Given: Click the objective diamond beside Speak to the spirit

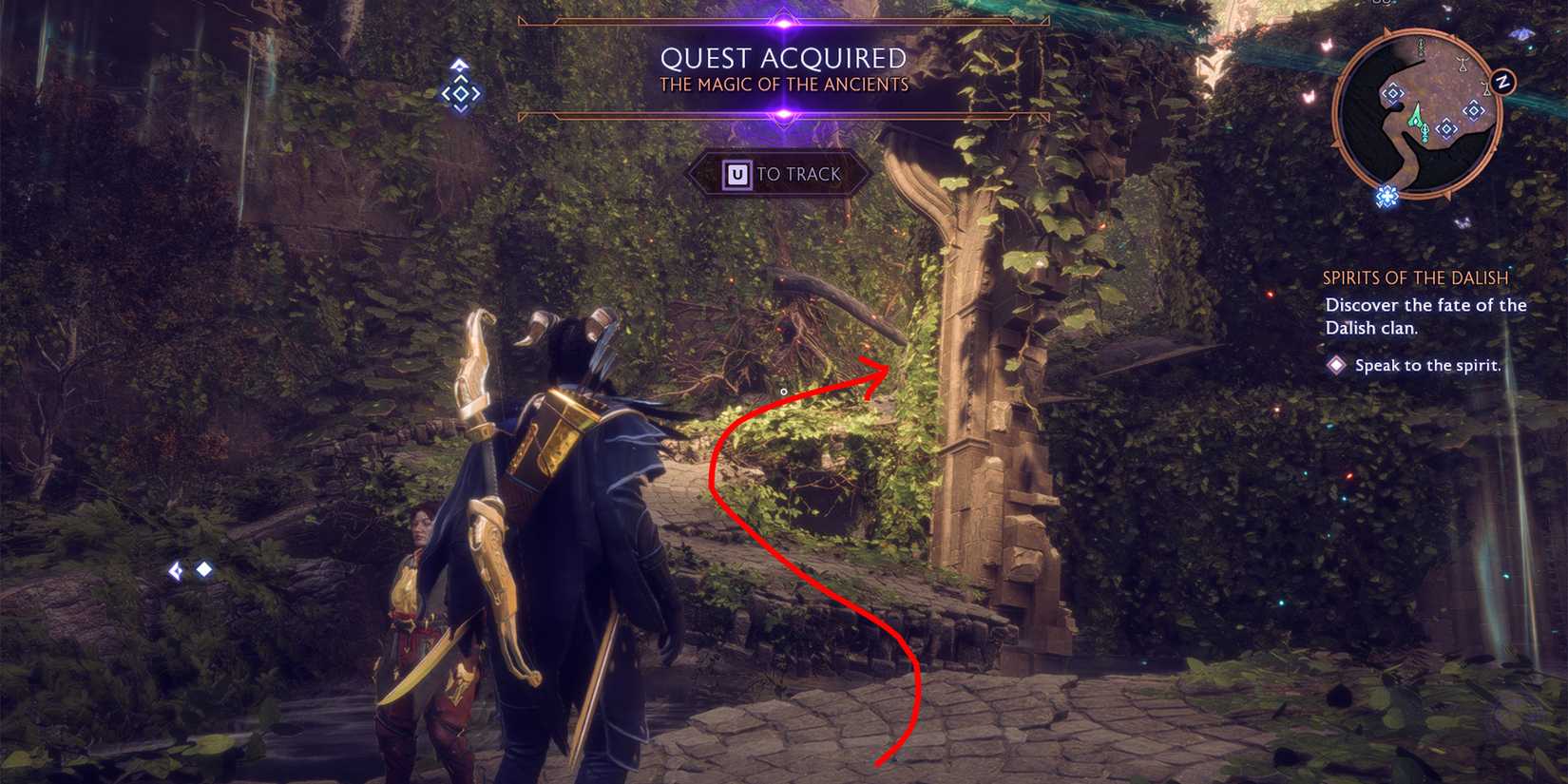Looking at the screenshot, I should click(1338, 365).
